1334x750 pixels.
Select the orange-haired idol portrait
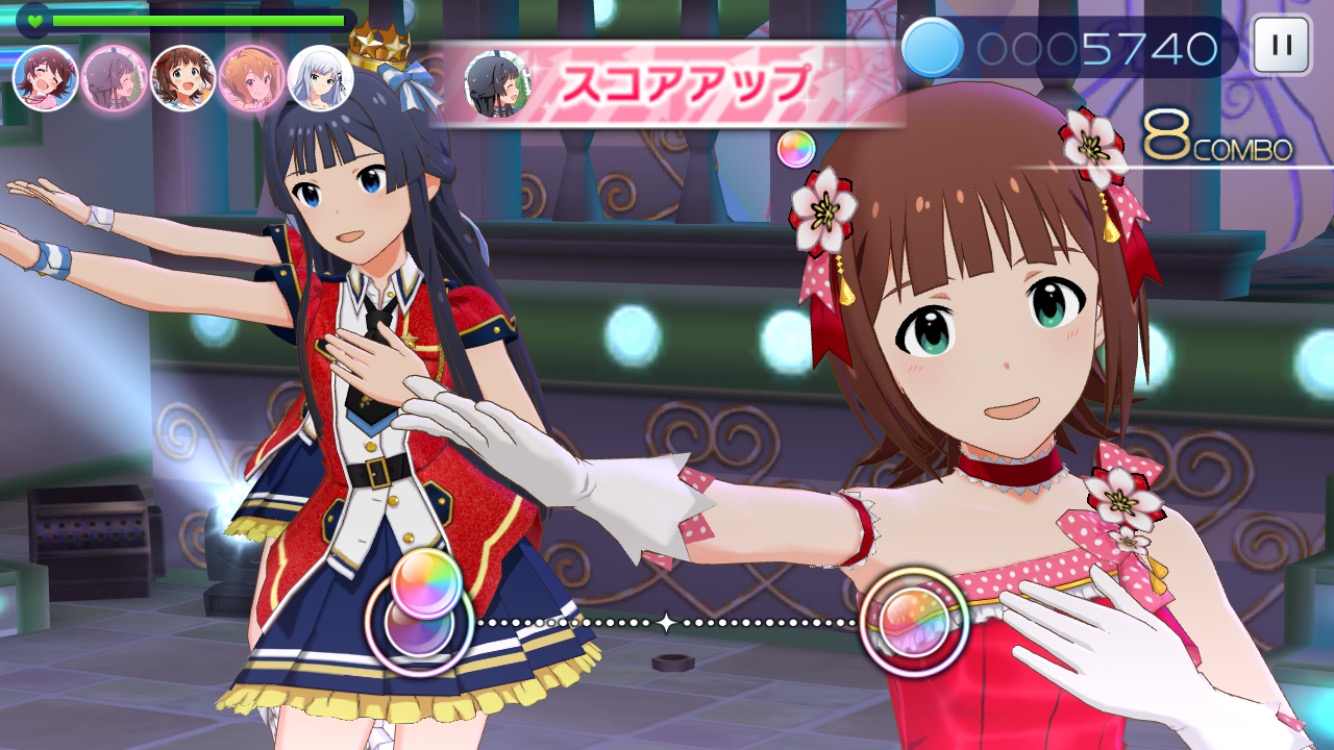click(252, 78)
